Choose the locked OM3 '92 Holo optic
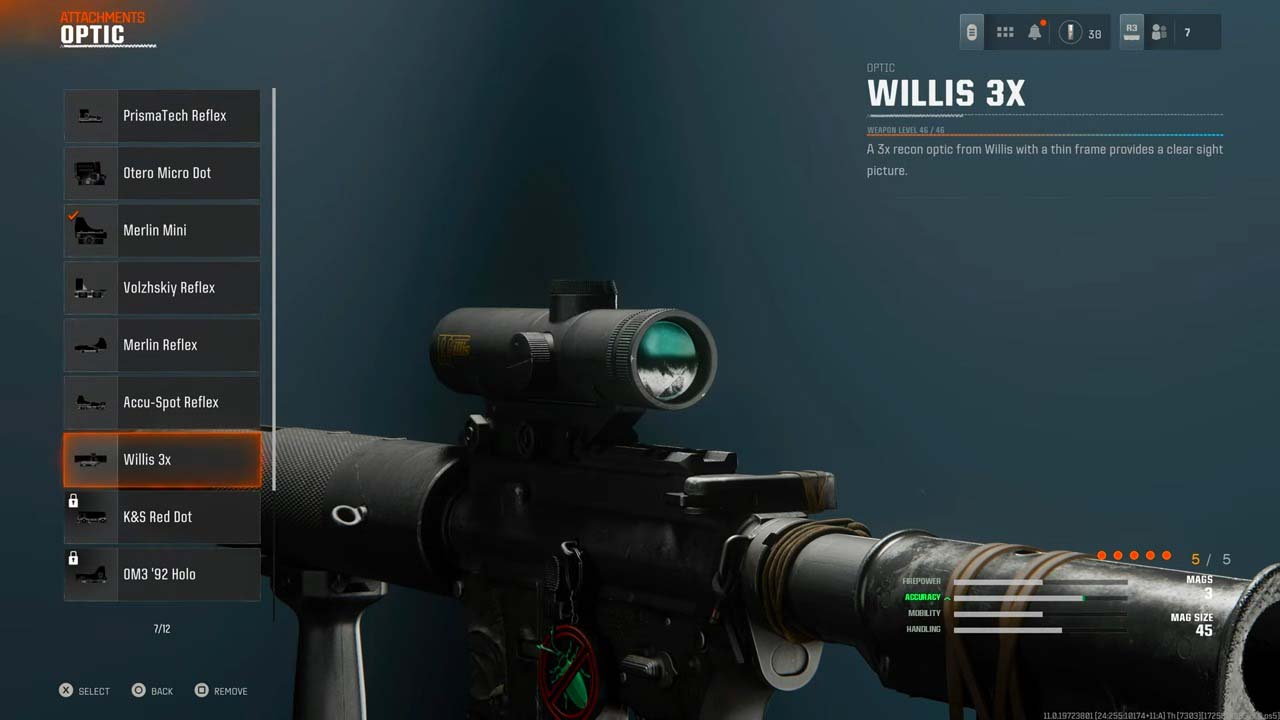 162,574
